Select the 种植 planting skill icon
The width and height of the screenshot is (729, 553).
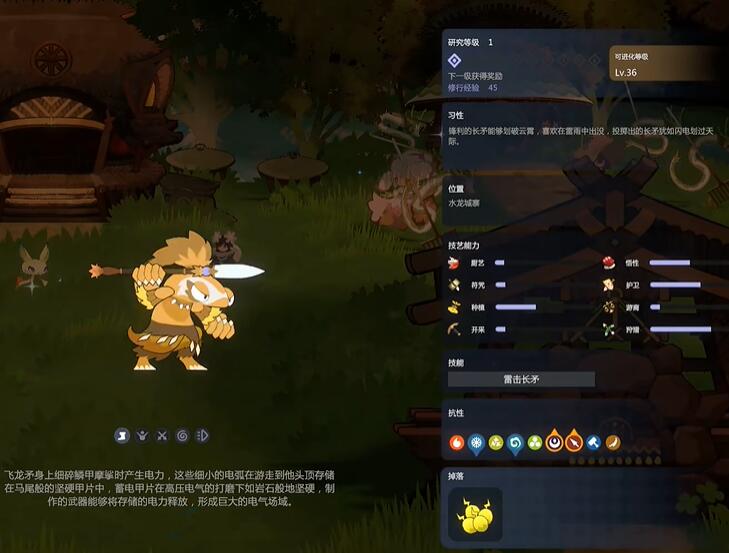(455, 307)
